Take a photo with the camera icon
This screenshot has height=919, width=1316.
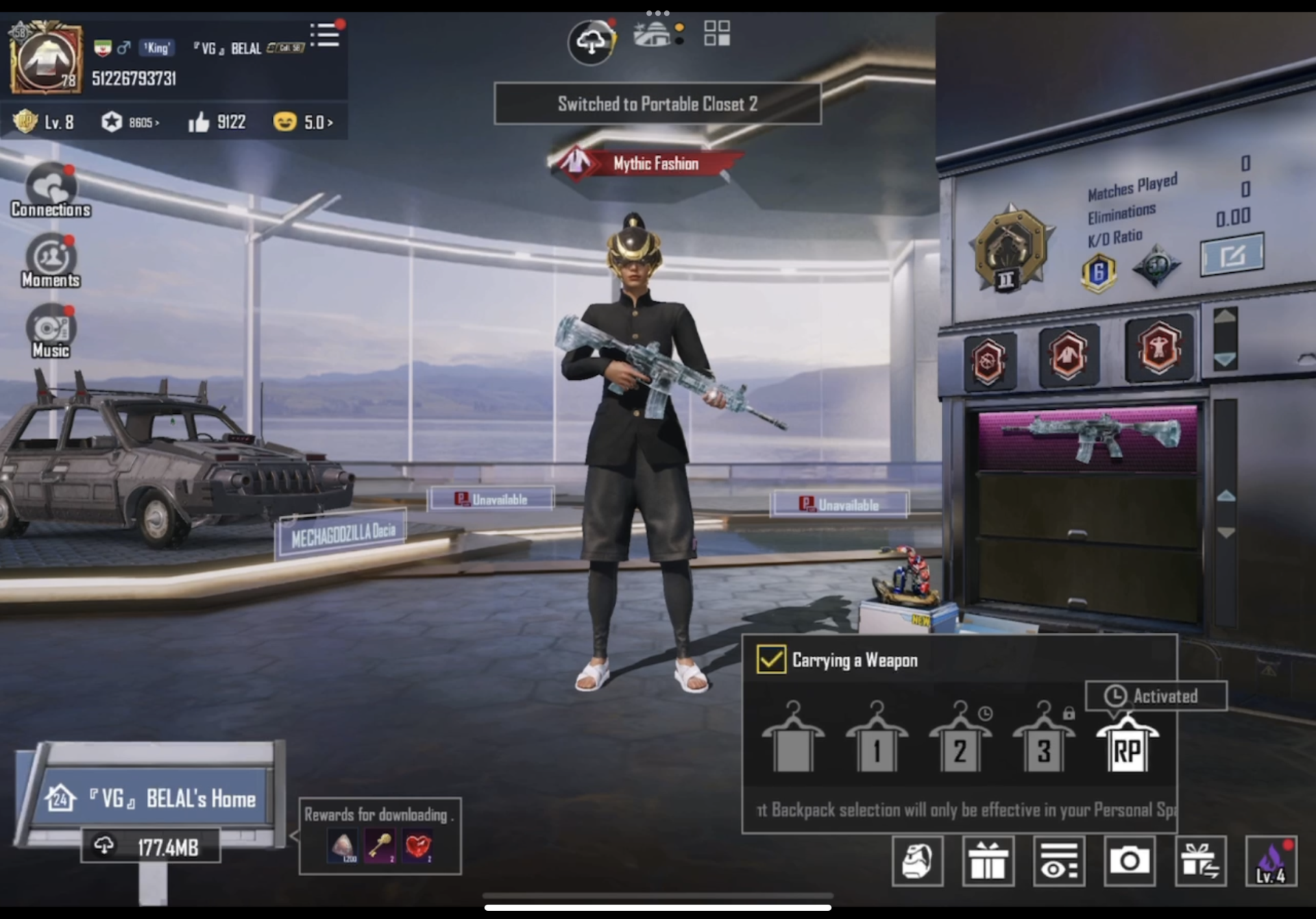[1131, 862]
